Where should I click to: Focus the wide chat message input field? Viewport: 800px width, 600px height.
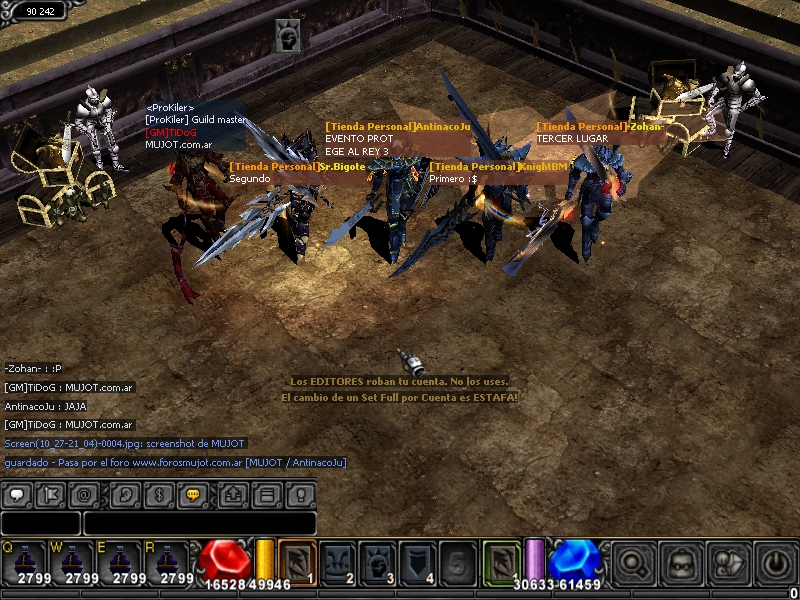[199, 523]
